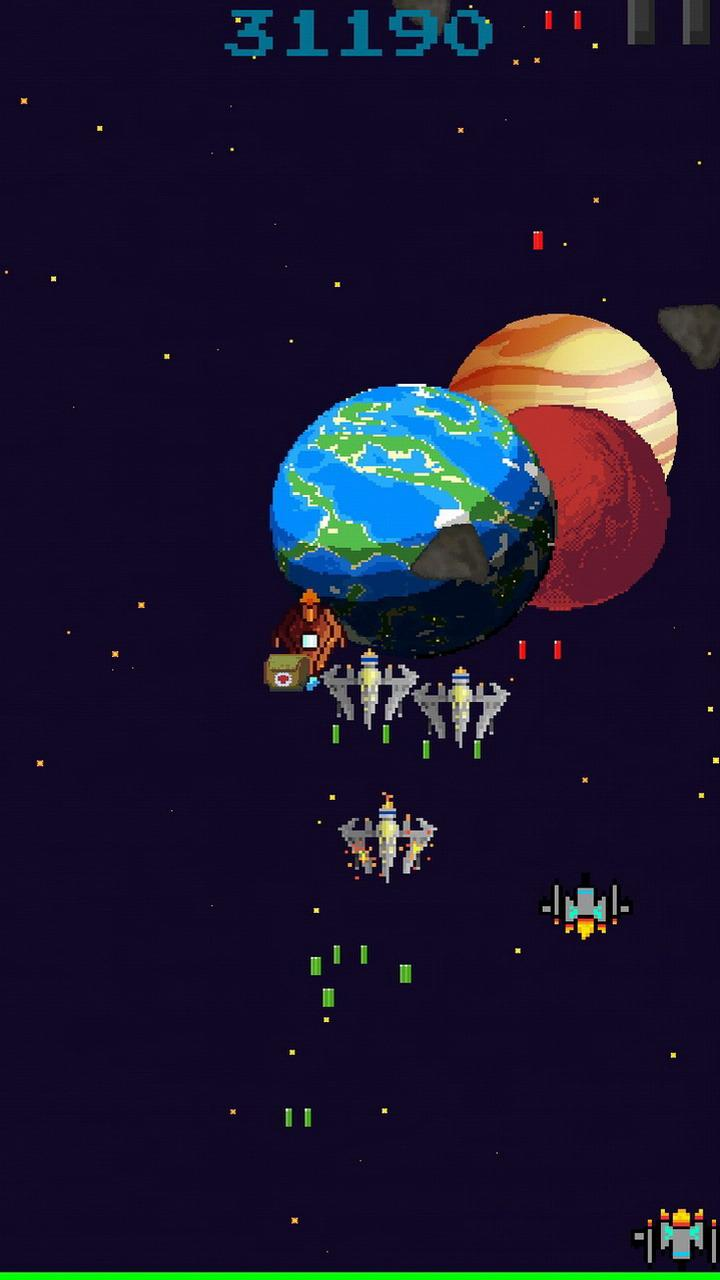
Task: Pause the game with the pause button
Action: pyautogui.click(x=668, y=20)
